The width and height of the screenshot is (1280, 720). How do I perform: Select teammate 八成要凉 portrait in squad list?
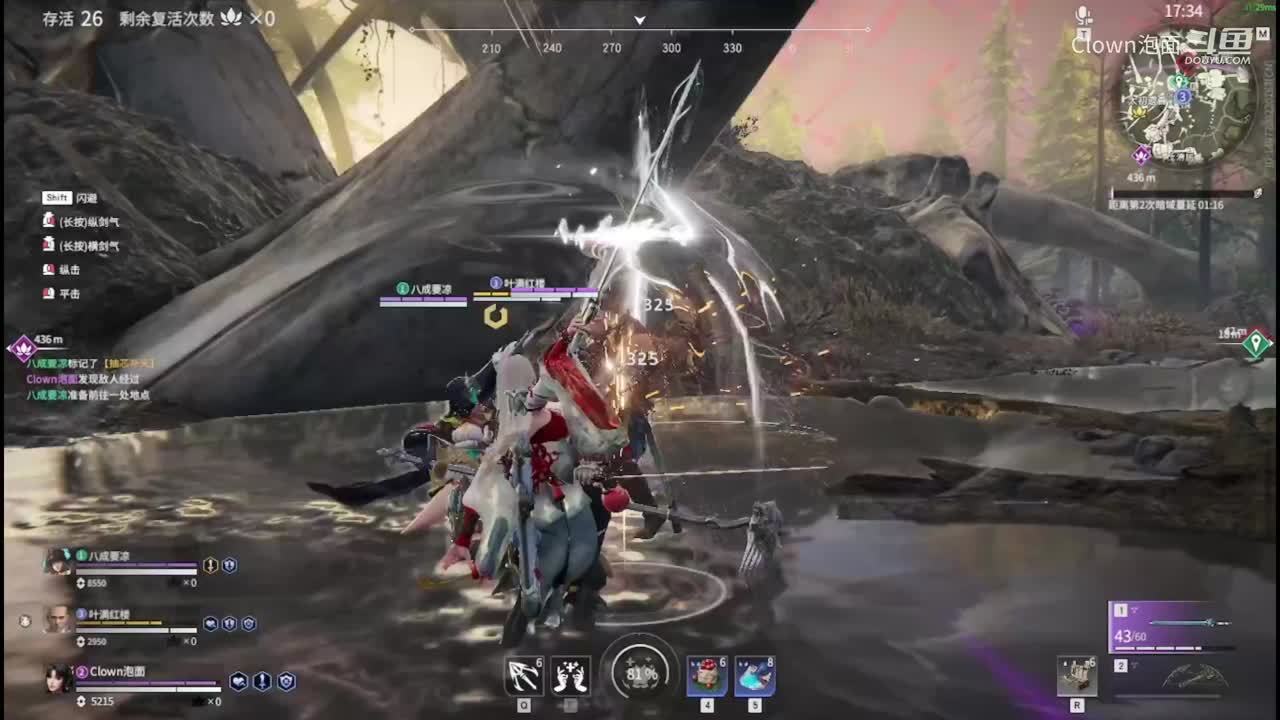pos(56,562)
